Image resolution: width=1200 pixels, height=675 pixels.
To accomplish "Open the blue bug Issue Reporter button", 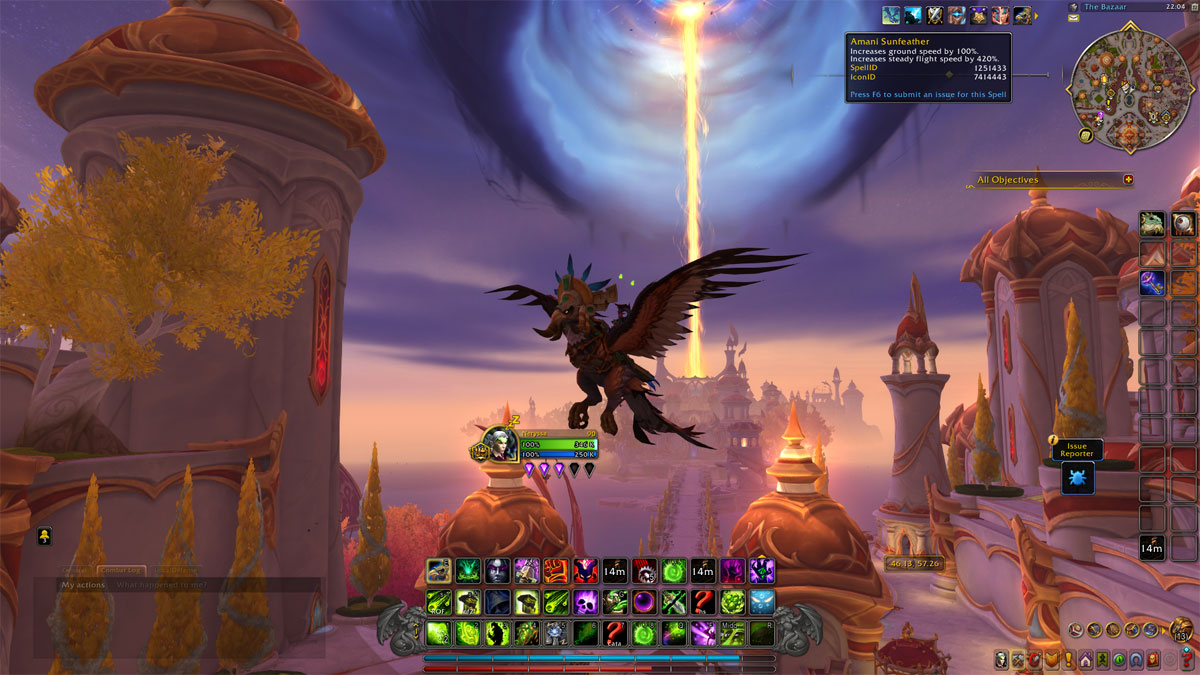I will [1077, 478].
